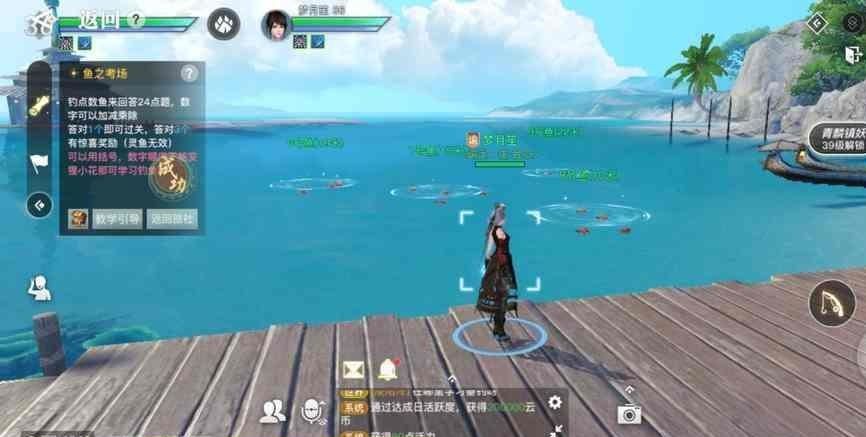This screenshot has height=437, width=866.
Task: Open the camera screenshot mode
Action: (629, 412)
